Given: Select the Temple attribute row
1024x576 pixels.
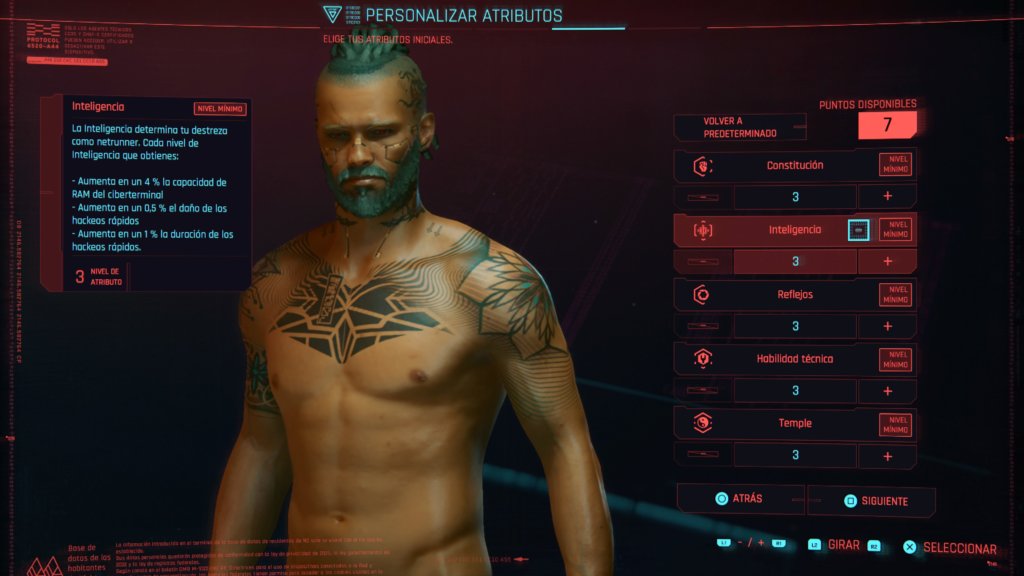Looking at the screenshot, I should tap(794, 423).
